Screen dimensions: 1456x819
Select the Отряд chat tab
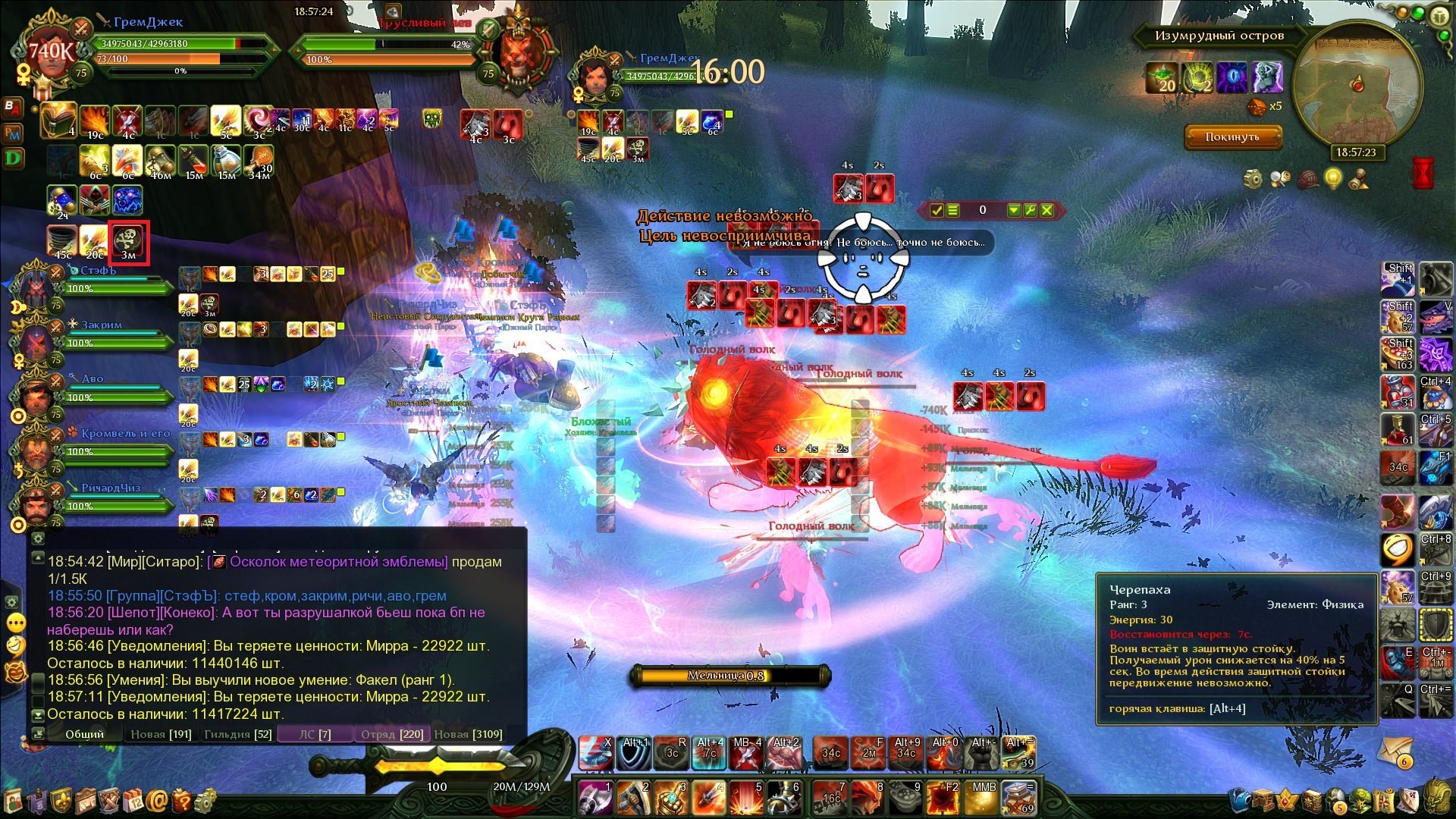pyautogui.click(x=392, y=734)
